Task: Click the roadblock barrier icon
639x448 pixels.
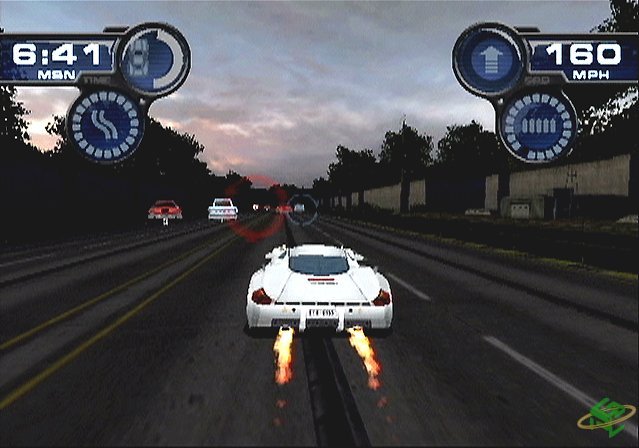Action: click(539, 125)
